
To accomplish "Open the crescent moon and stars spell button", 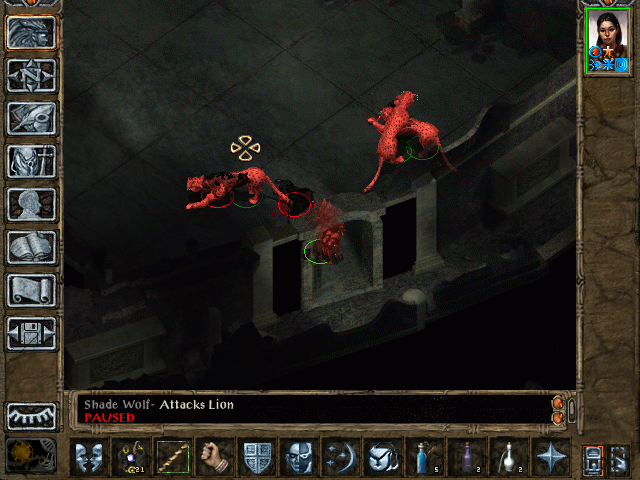I will 341,457.
